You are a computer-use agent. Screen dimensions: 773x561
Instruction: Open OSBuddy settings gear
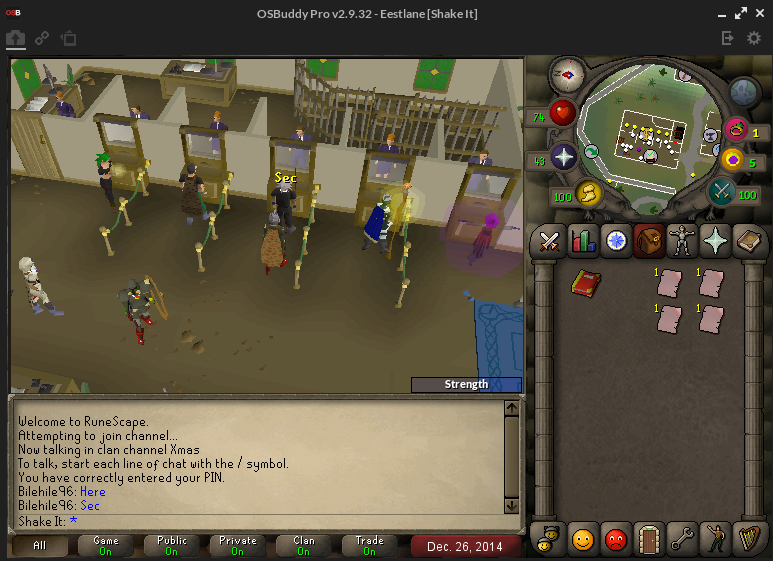coord(754,38)
